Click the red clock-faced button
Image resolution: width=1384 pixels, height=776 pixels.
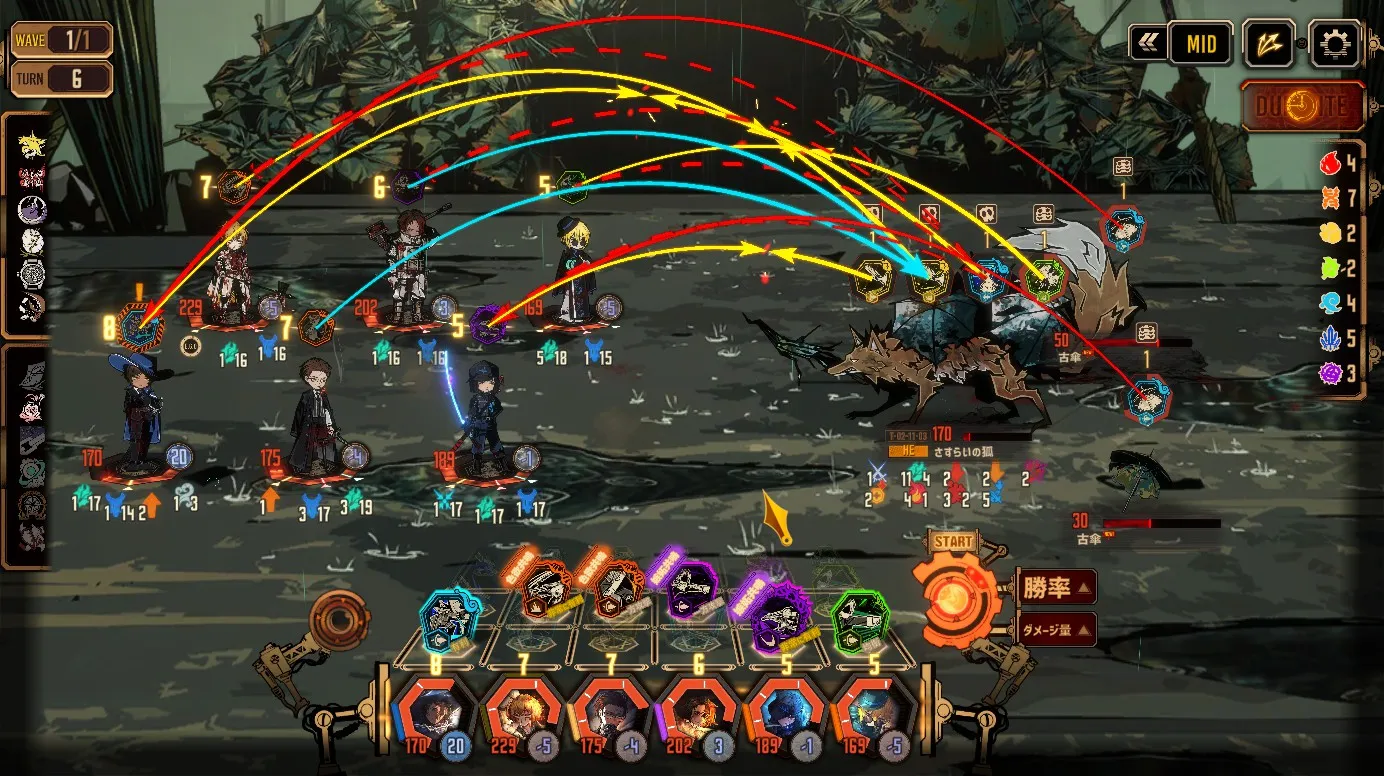pos(1303,106)
